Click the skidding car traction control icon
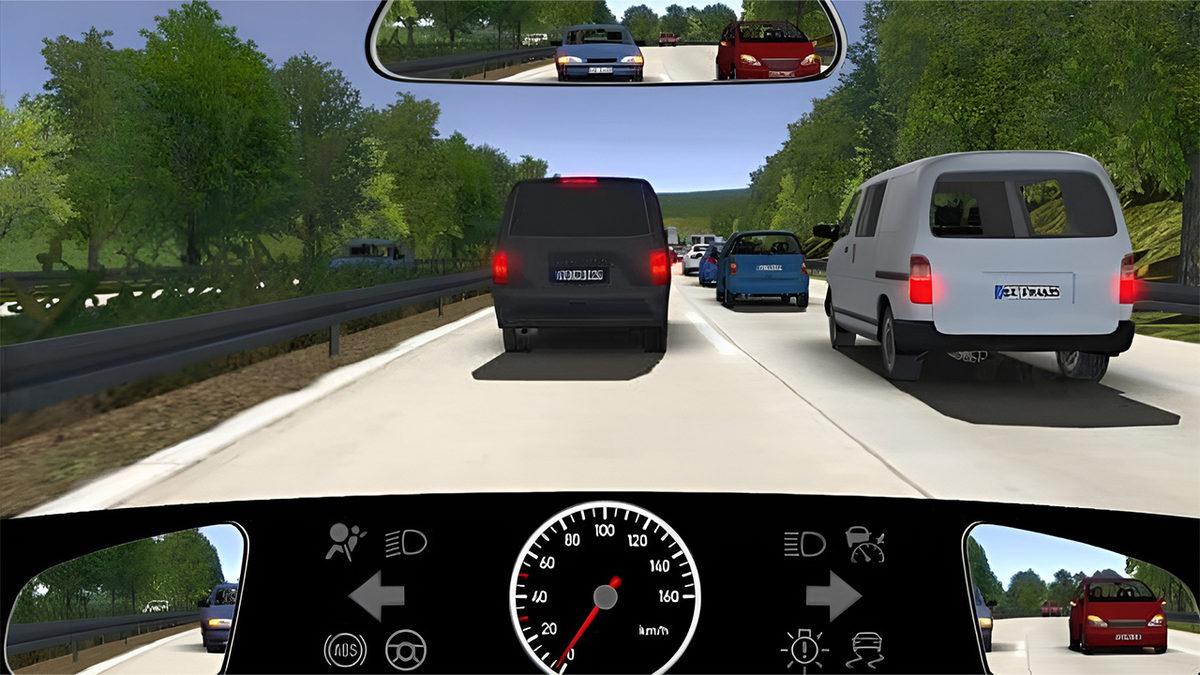 point(865,650)
